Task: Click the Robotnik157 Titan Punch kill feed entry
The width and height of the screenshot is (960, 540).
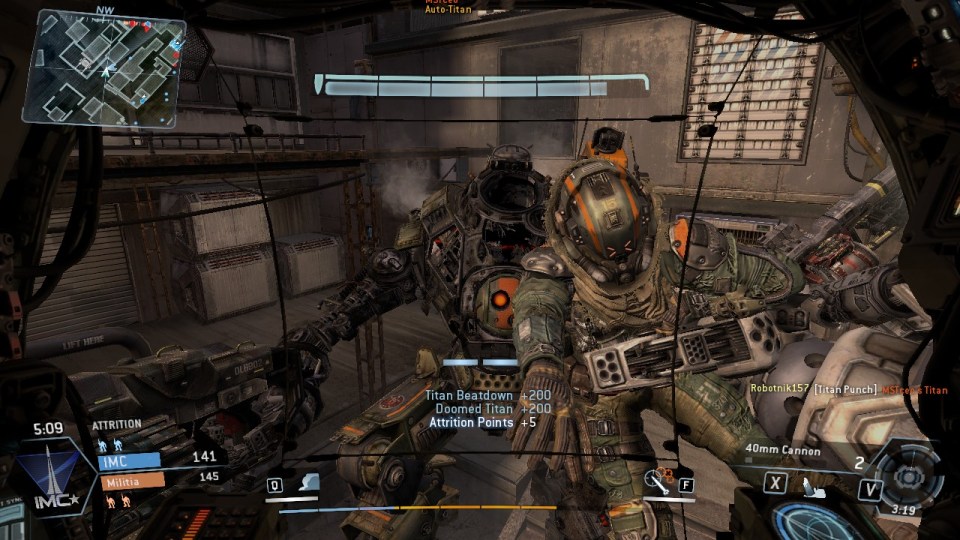Action: point(848,389)
